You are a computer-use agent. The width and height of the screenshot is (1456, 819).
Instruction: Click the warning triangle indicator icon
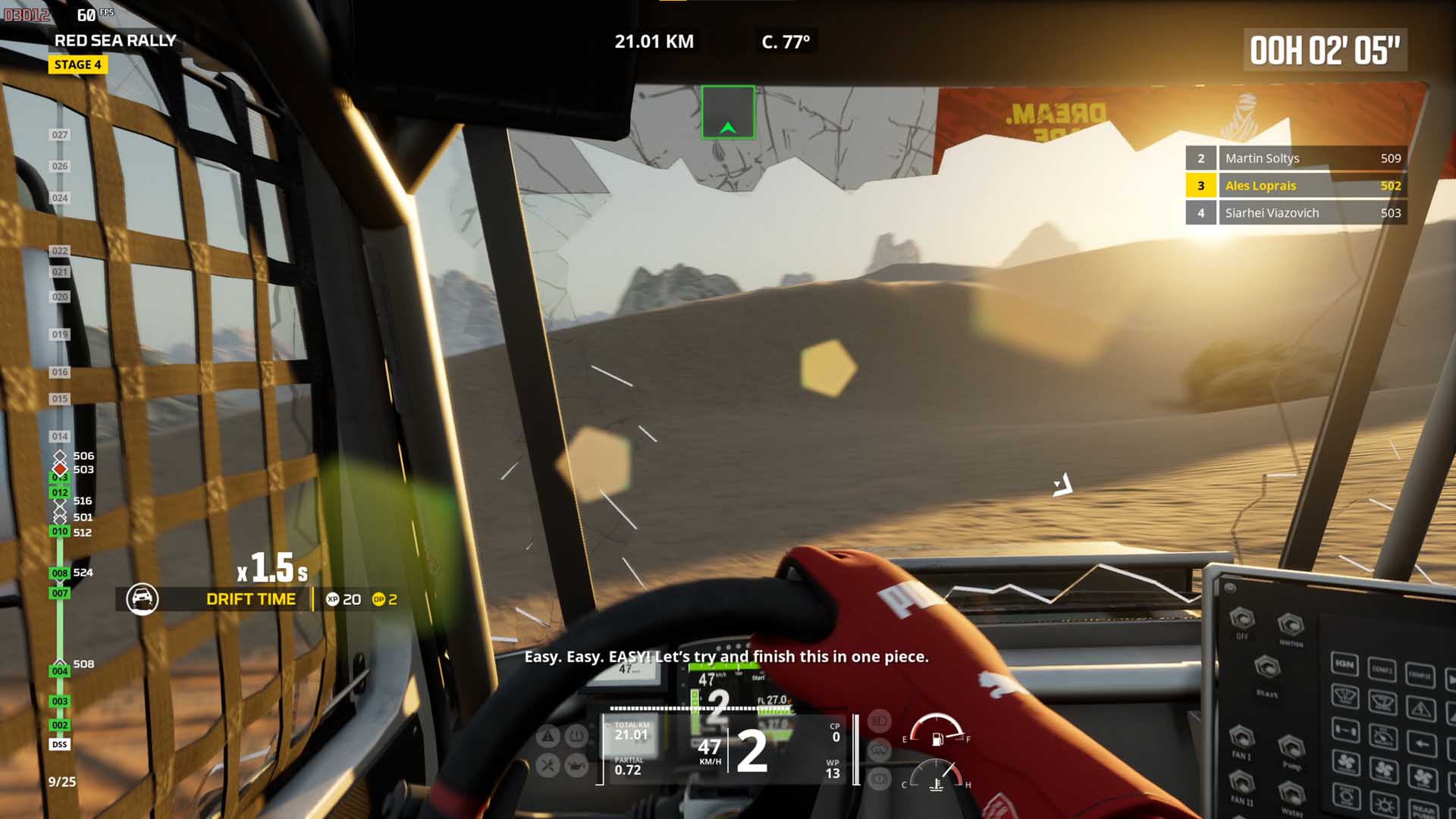(x=548, y=735)
